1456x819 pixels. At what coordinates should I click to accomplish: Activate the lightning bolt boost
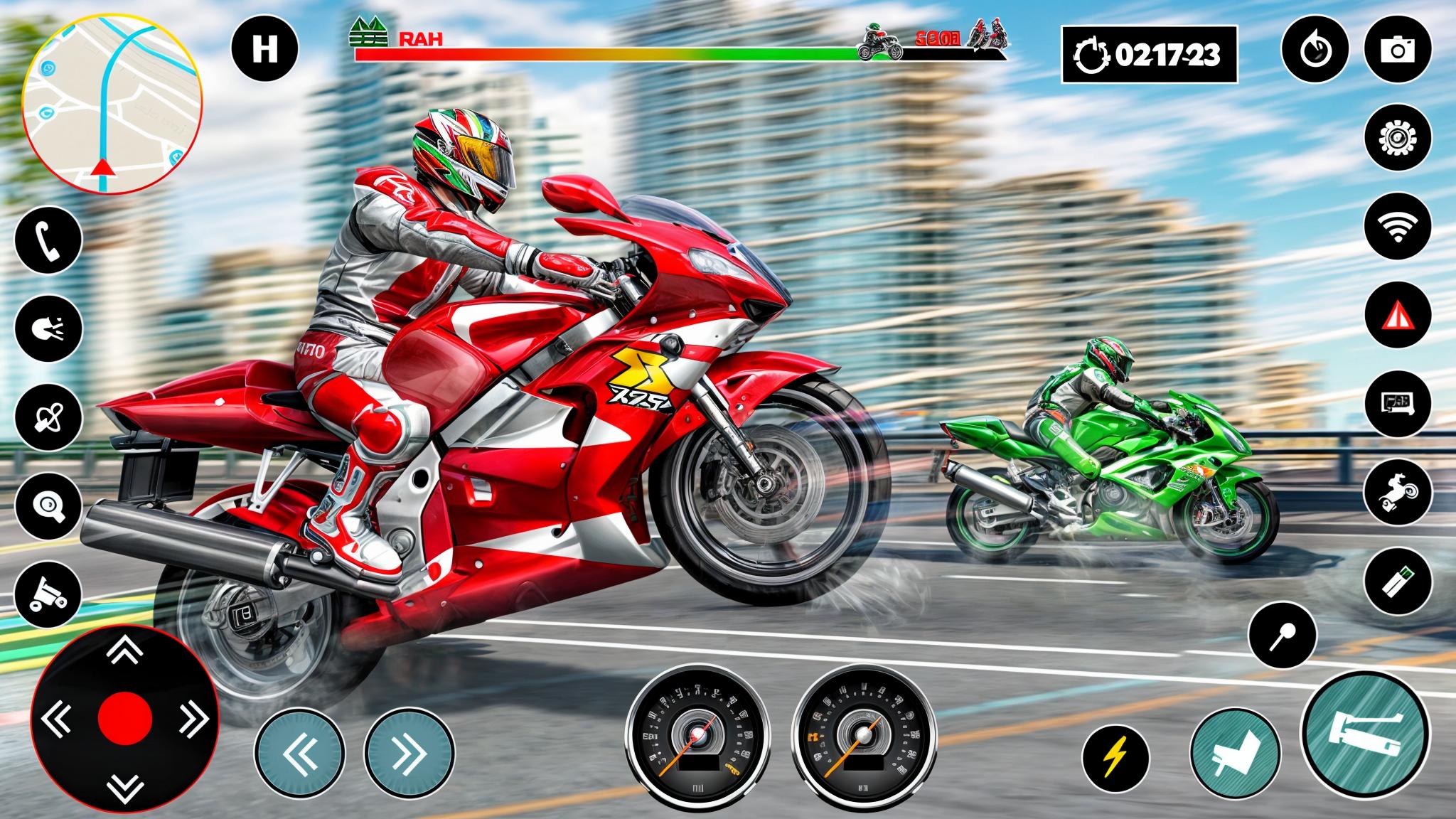[x=1115, y=757]
